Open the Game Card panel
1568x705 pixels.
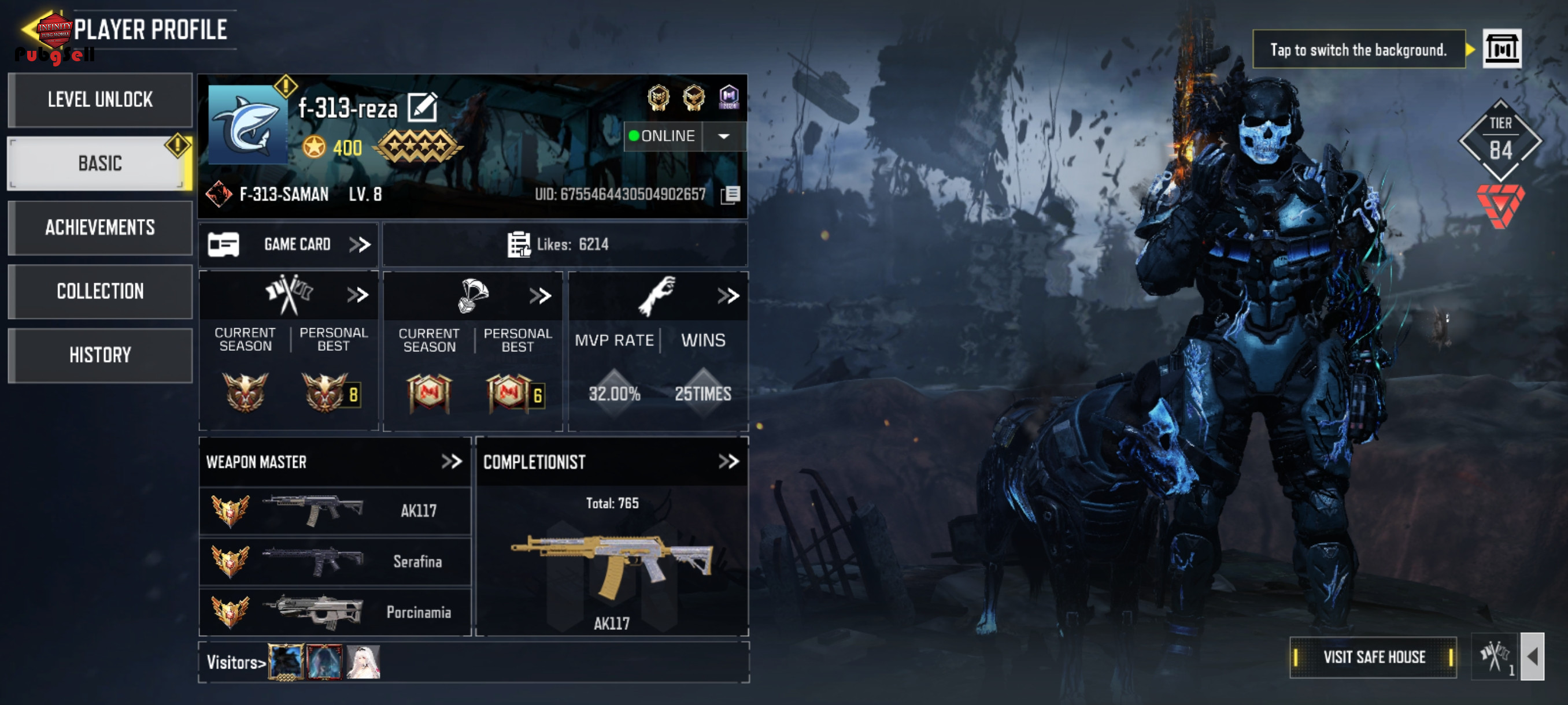tap(289, 244)
